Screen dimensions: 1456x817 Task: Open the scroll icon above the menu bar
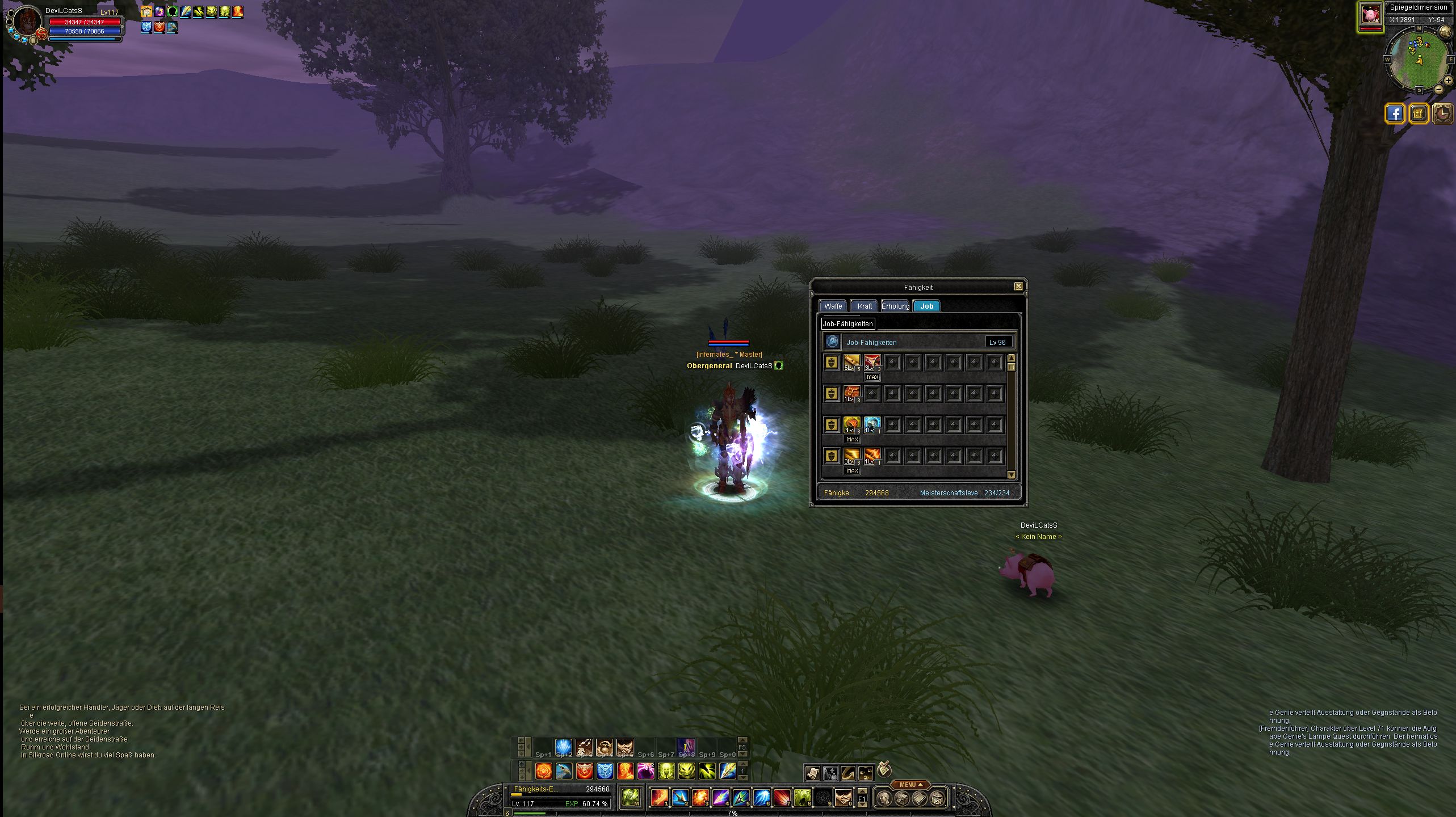812,773
